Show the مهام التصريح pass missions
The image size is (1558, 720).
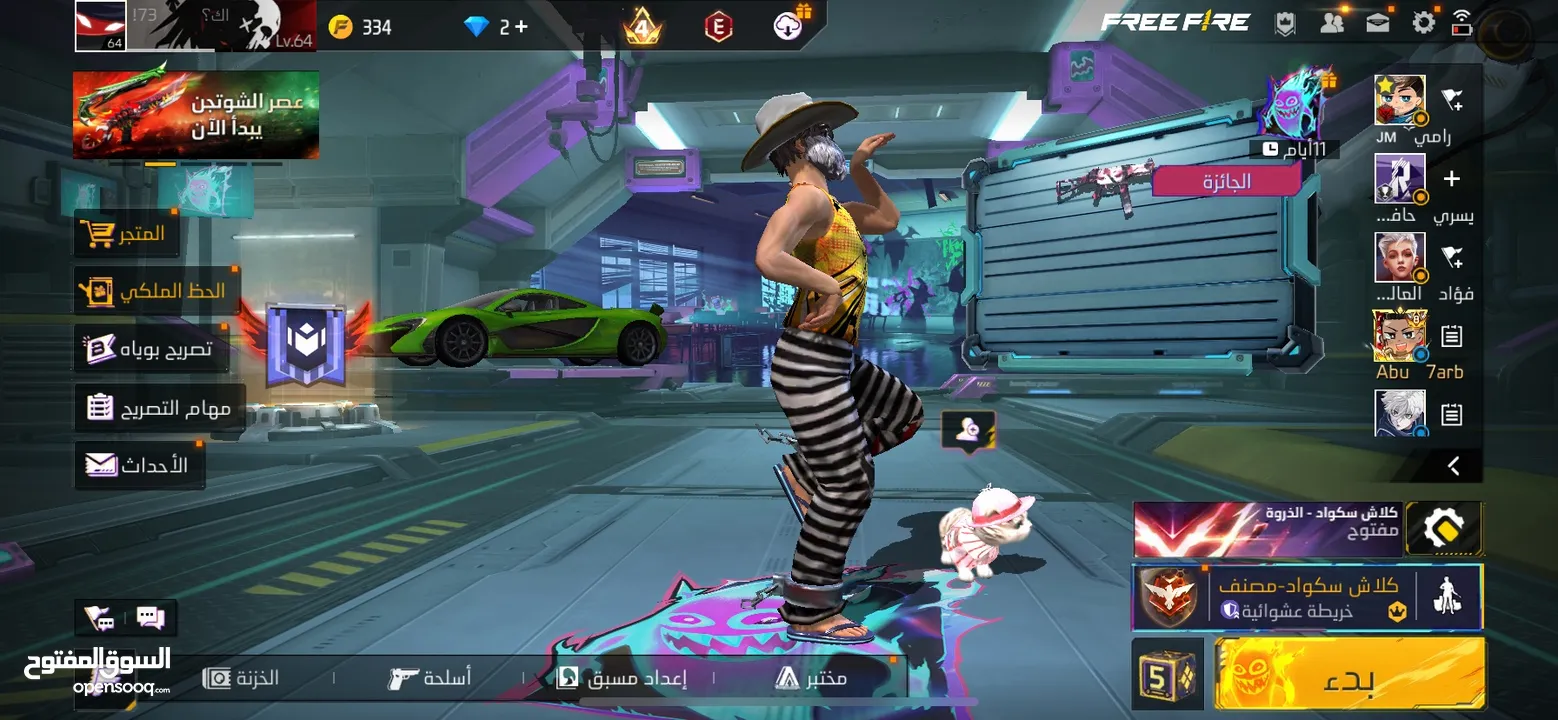(x=160, y=408)
